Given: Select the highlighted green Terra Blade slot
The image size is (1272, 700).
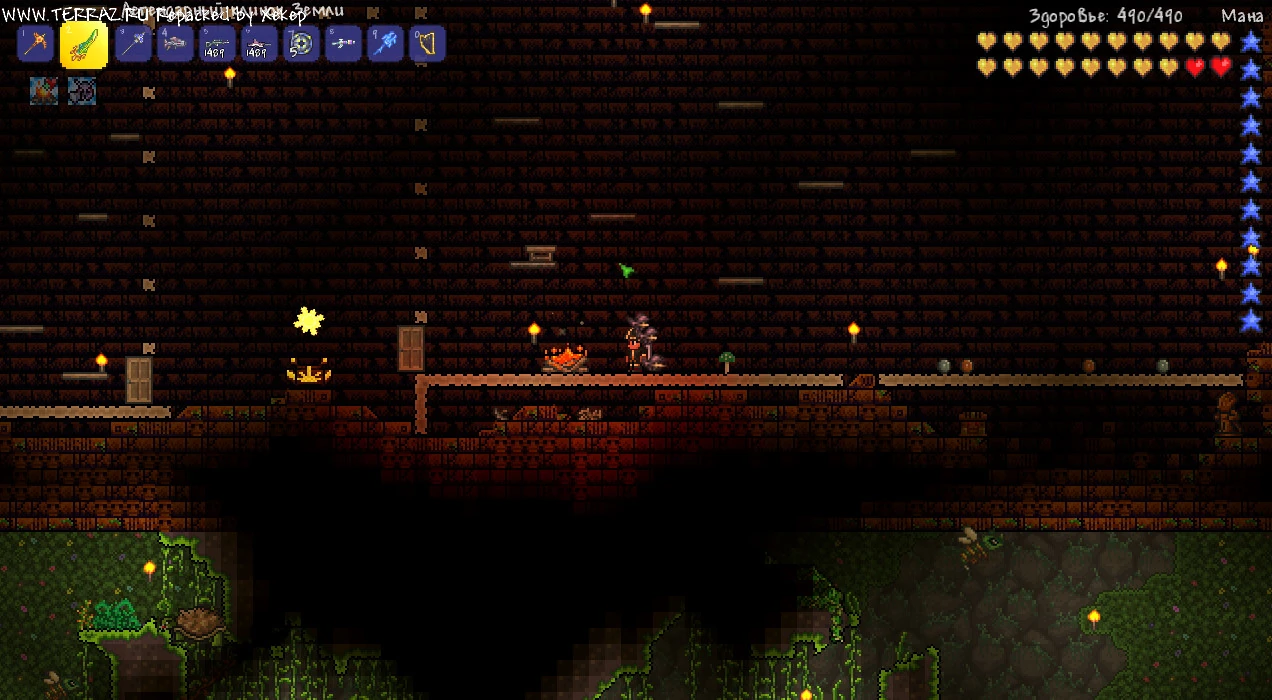Looking at the screenshot, I should tap(84, 44).
